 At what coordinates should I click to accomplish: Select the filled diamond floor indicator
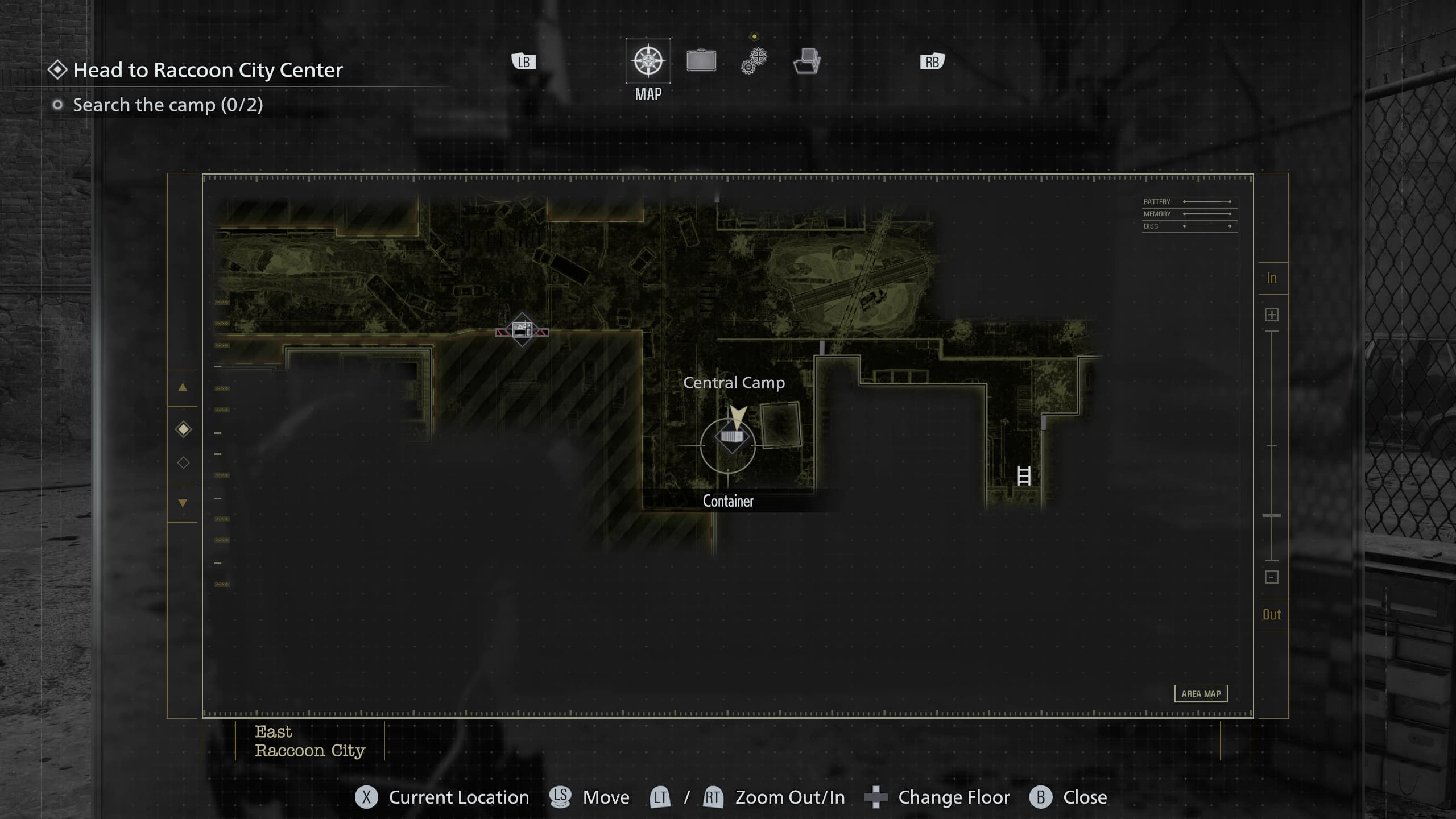pyautogui.click(x=183, y=429)
